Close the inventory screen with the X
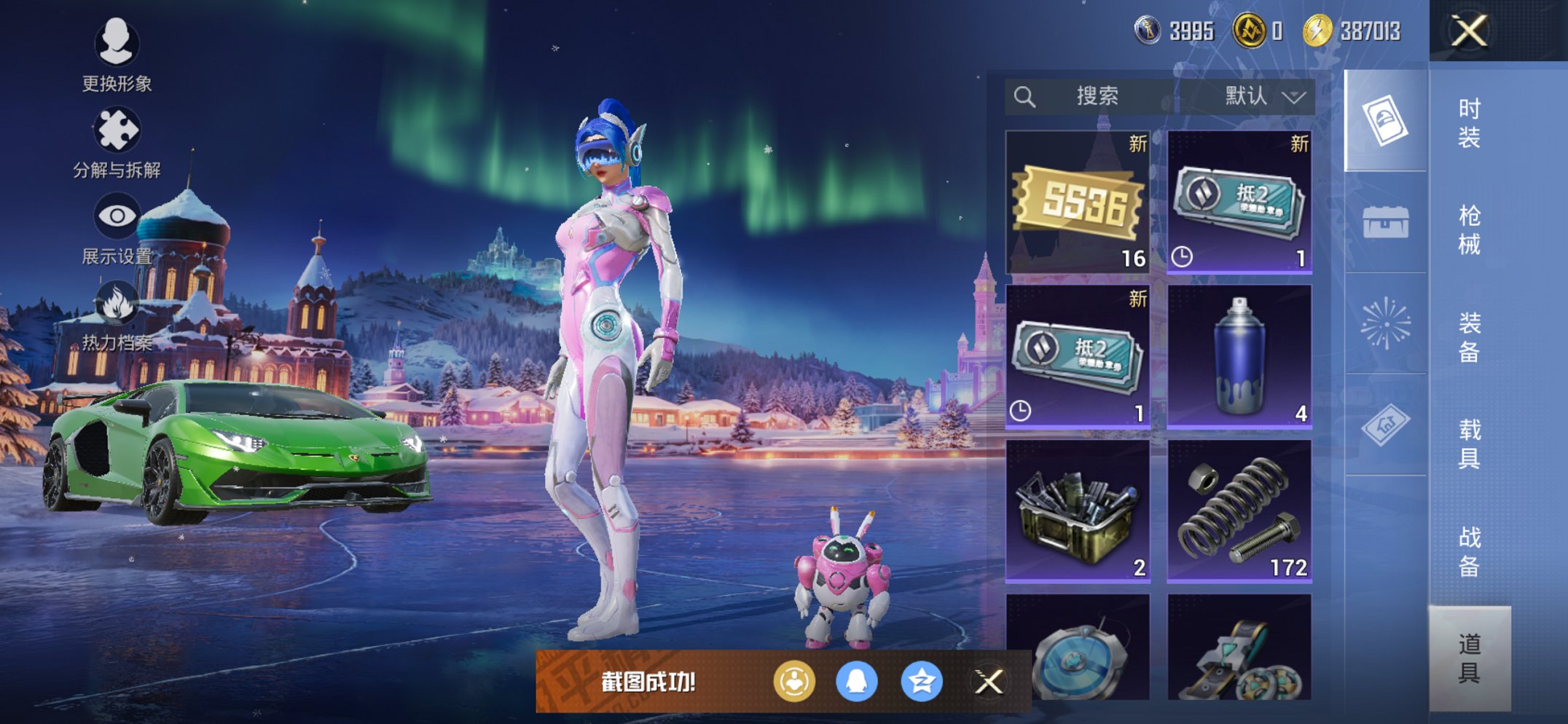1568x724 pixels. [x=1468, y=31]
